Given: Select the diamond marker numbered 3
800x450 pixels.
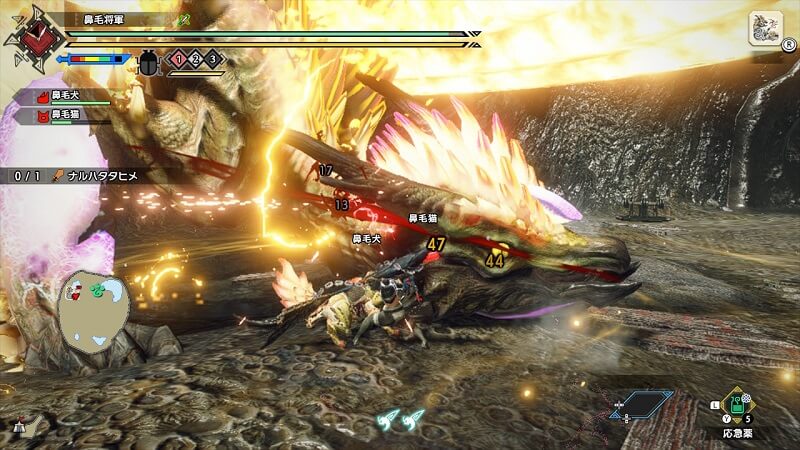Looking at the screenshot, I should coord(213,60).
